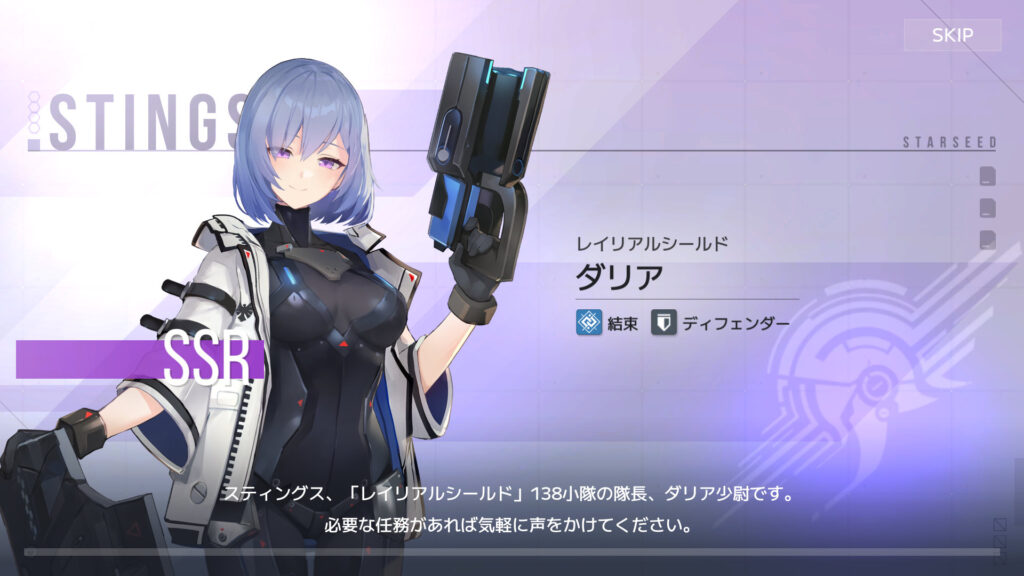Image resolution: width=1024 pixels, height=576 pixels.
Task: Skip the character introduction cutscene
Action: (x=951, y=36)
